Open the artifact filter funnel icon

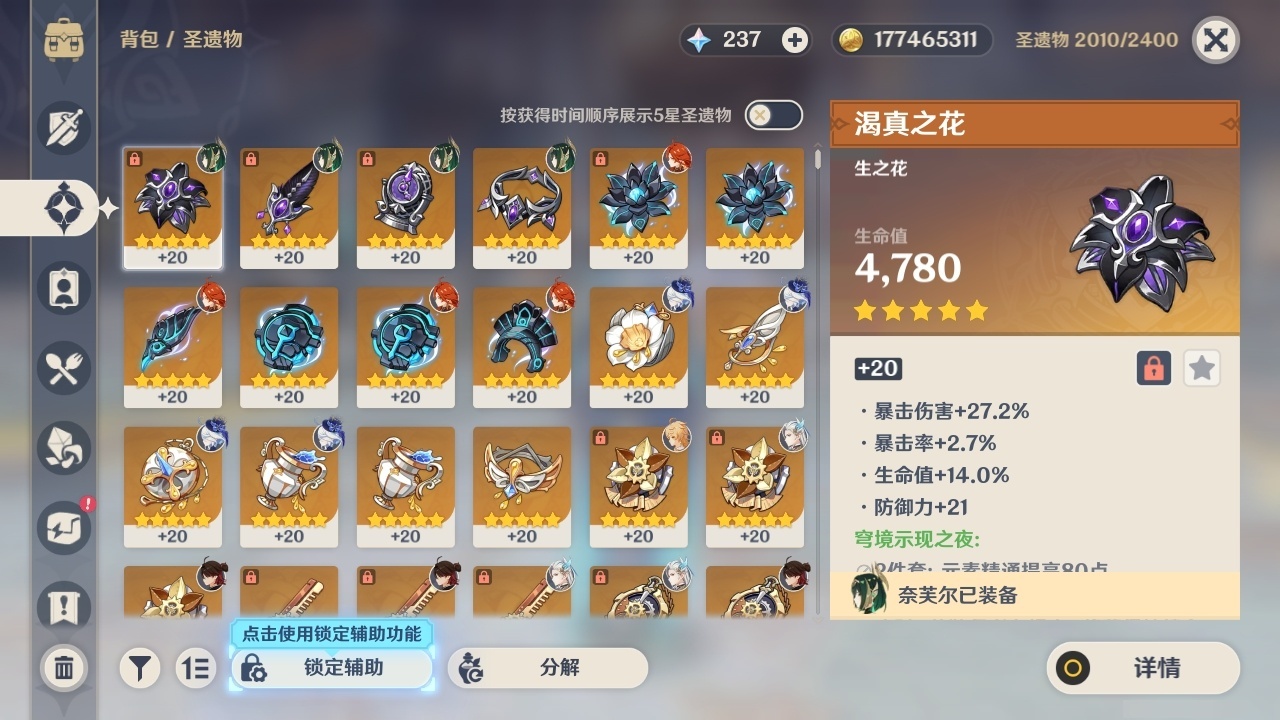pyautogui.click(x=140, y=668)
